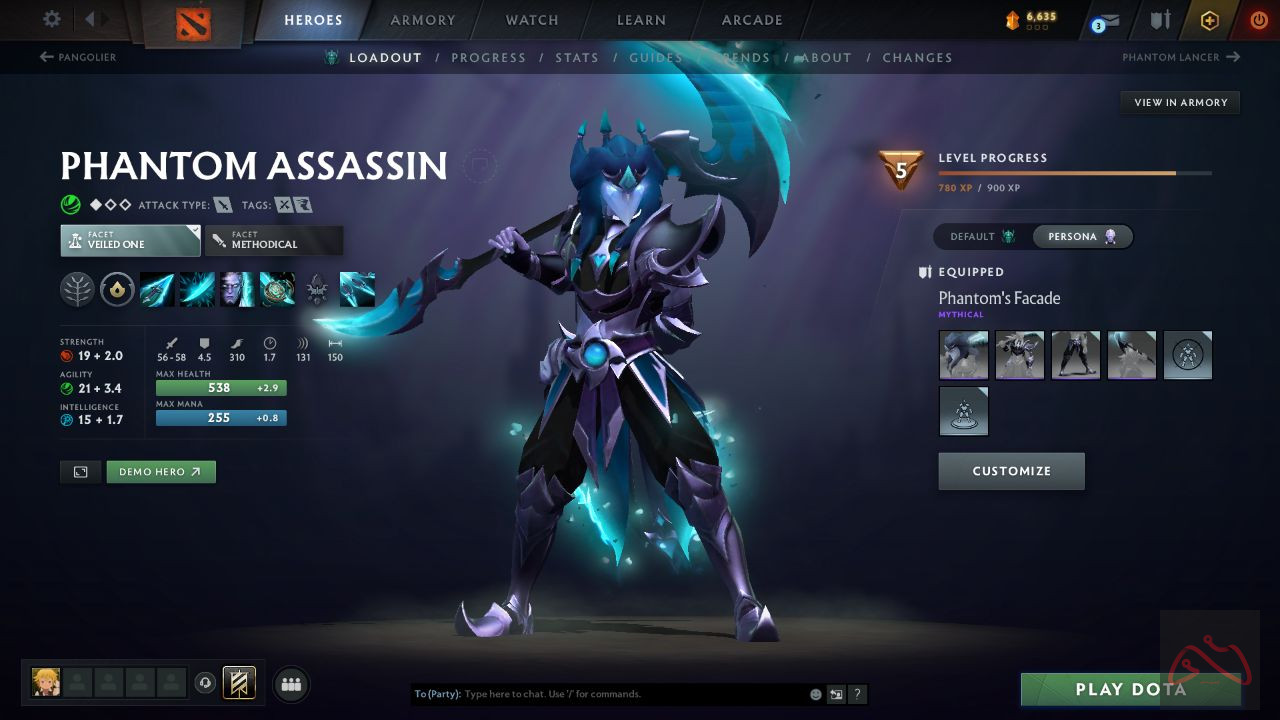Viewport: 1280px width, 720px height.
Task: Open the settings gear menu
Action: [x=52, y=19]
